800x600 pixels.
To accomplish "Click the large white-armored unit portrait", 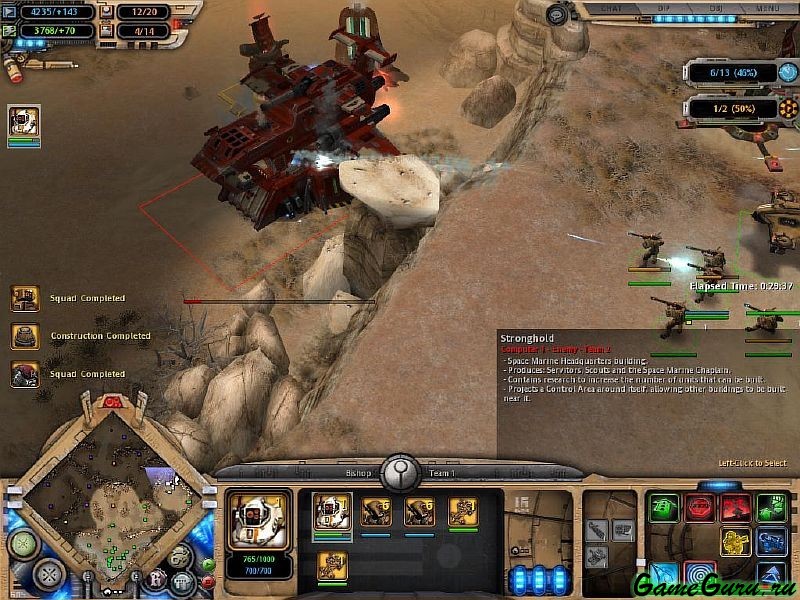I will 259,518.
